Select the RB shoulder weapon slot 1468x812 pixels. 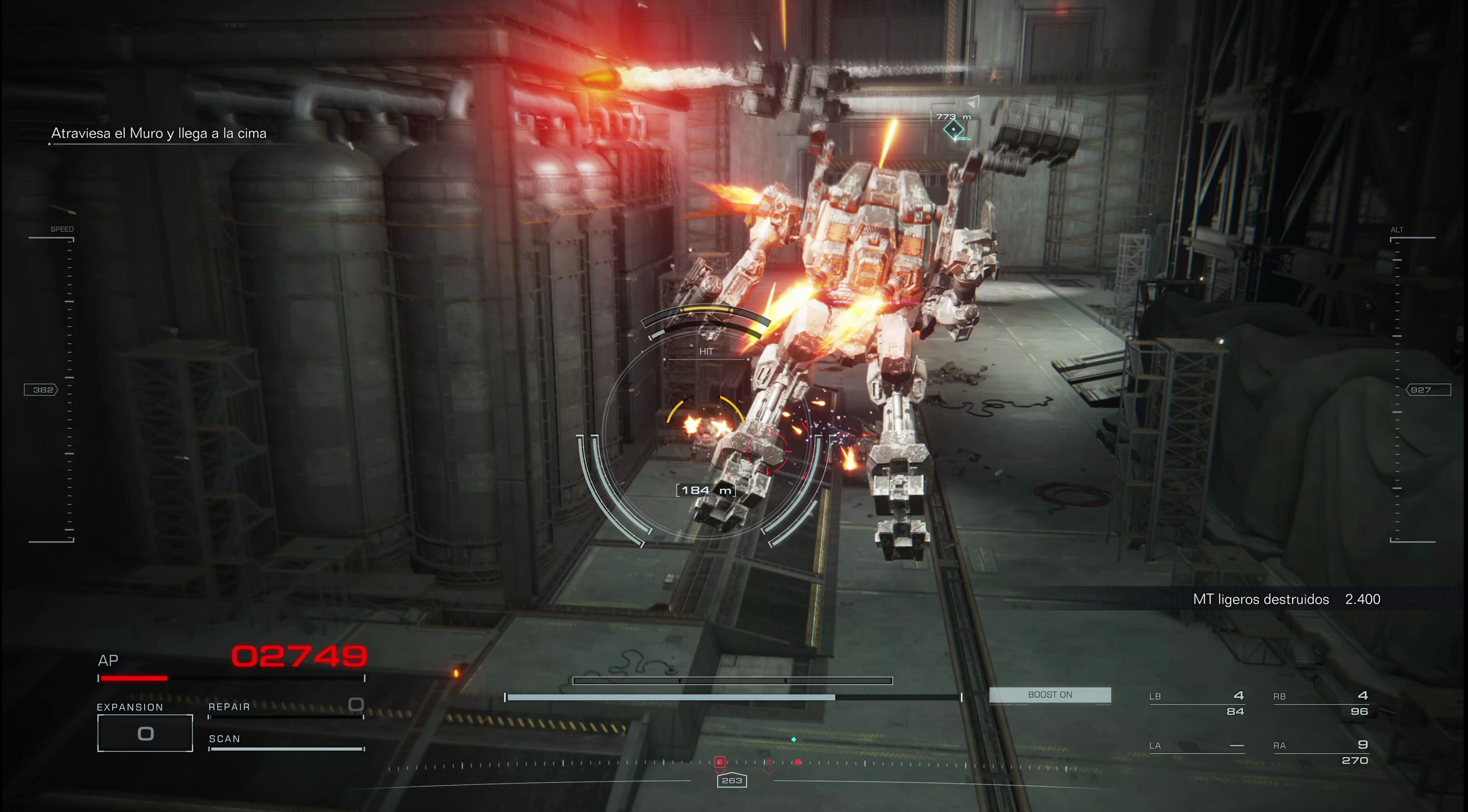(1320, 703)
